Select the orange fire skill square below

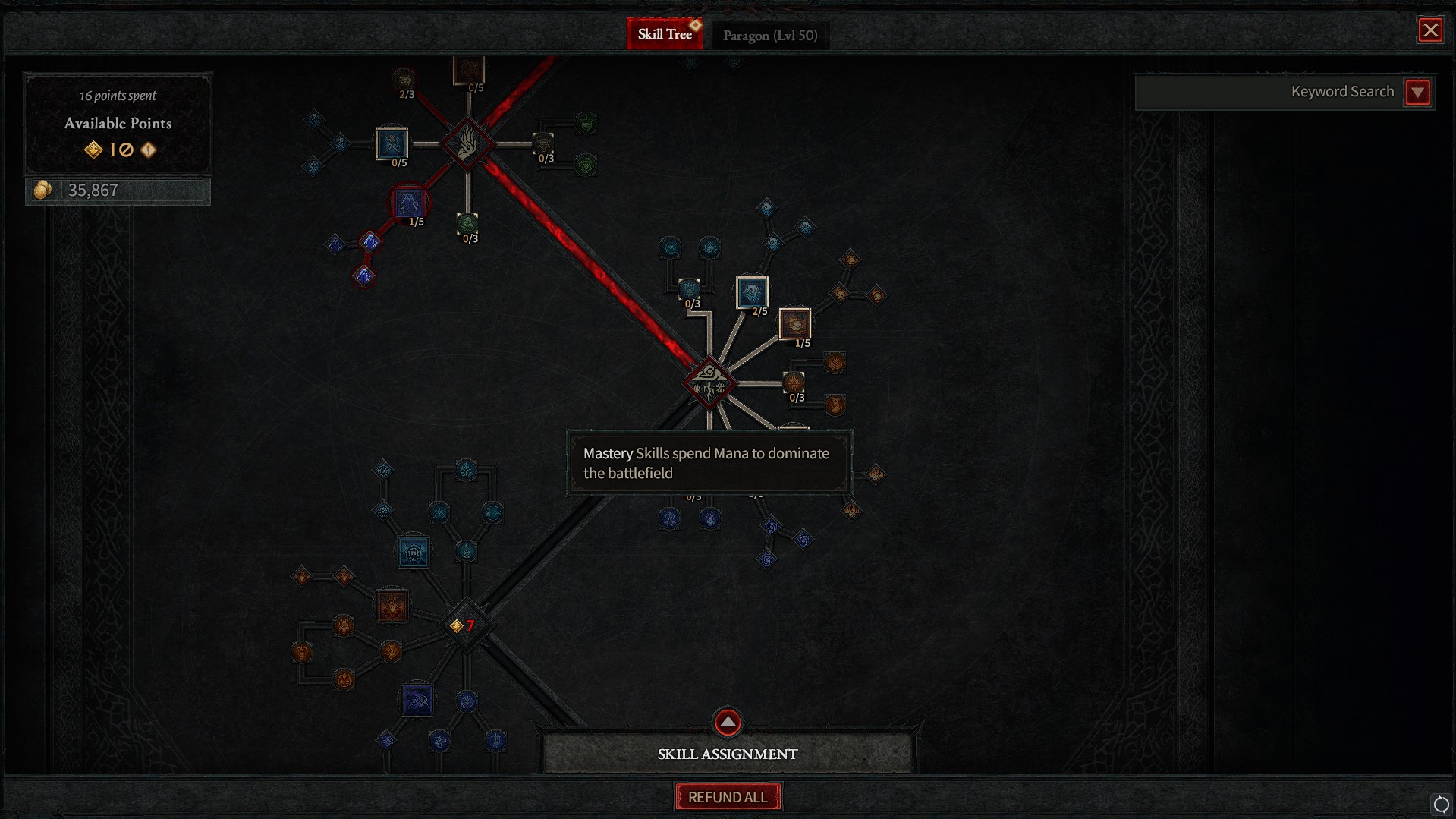392,606
